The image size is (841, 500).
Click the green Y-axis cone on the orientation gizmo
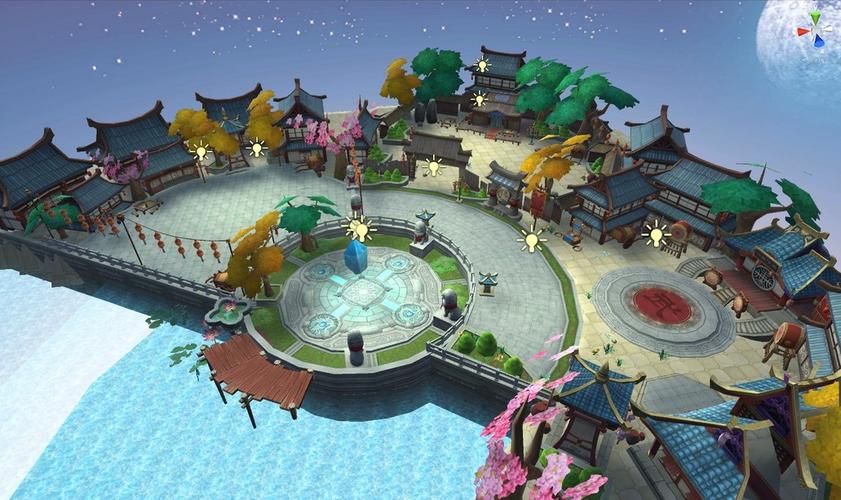(x=817, y=17)
